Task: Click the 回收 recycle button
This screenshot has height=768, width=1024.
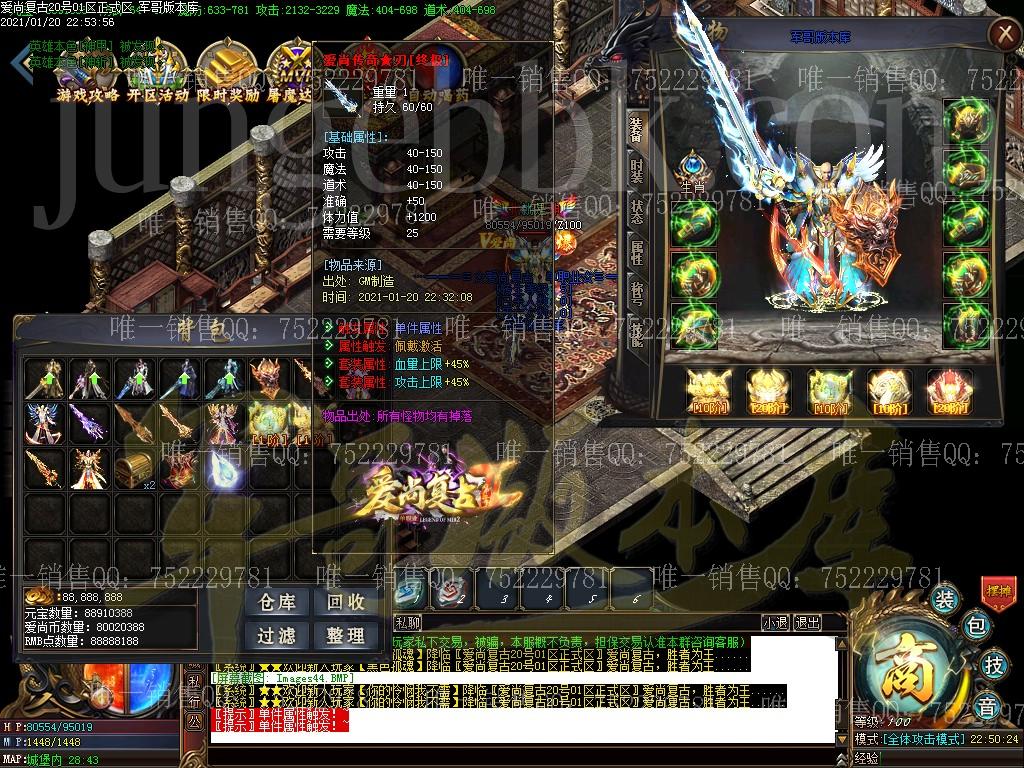Action: (x=345, y=603)
